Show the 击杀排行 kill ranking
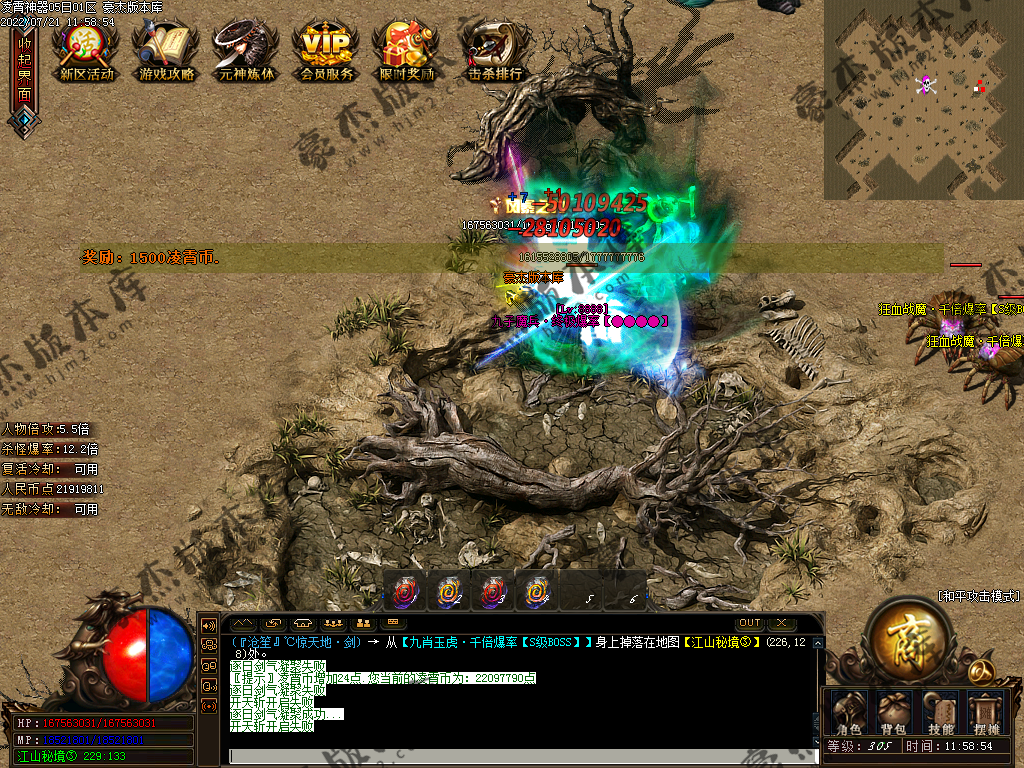 click(494, 49)
